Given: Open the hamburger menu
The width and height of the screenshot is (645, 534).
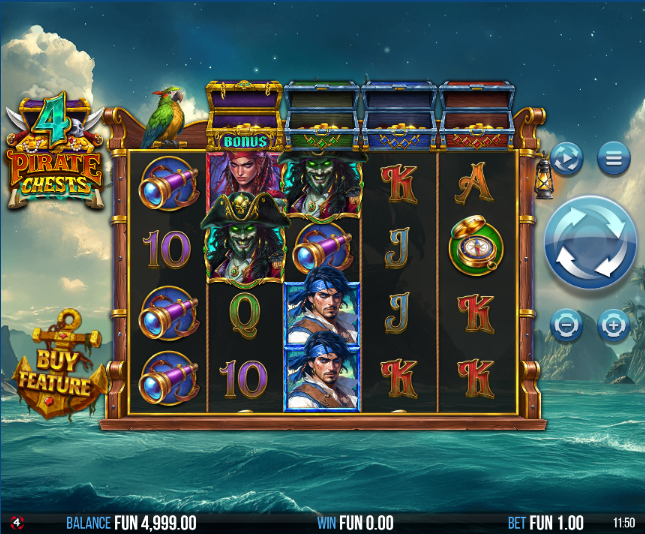Looking at the screenshot, I should (x=614, y=158).
